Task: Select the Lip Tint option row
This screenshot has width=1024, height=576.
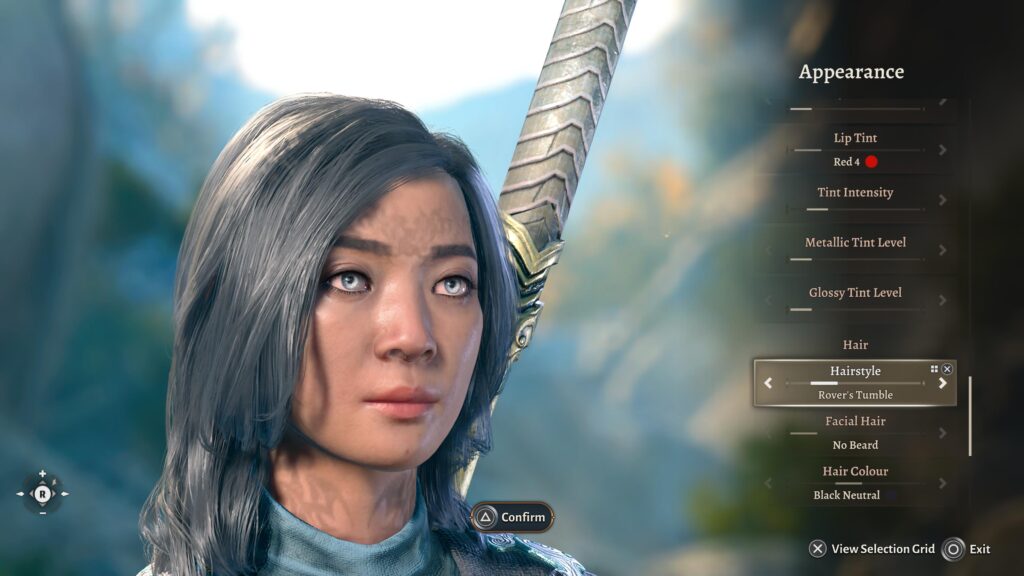Action: coord(855,149)
